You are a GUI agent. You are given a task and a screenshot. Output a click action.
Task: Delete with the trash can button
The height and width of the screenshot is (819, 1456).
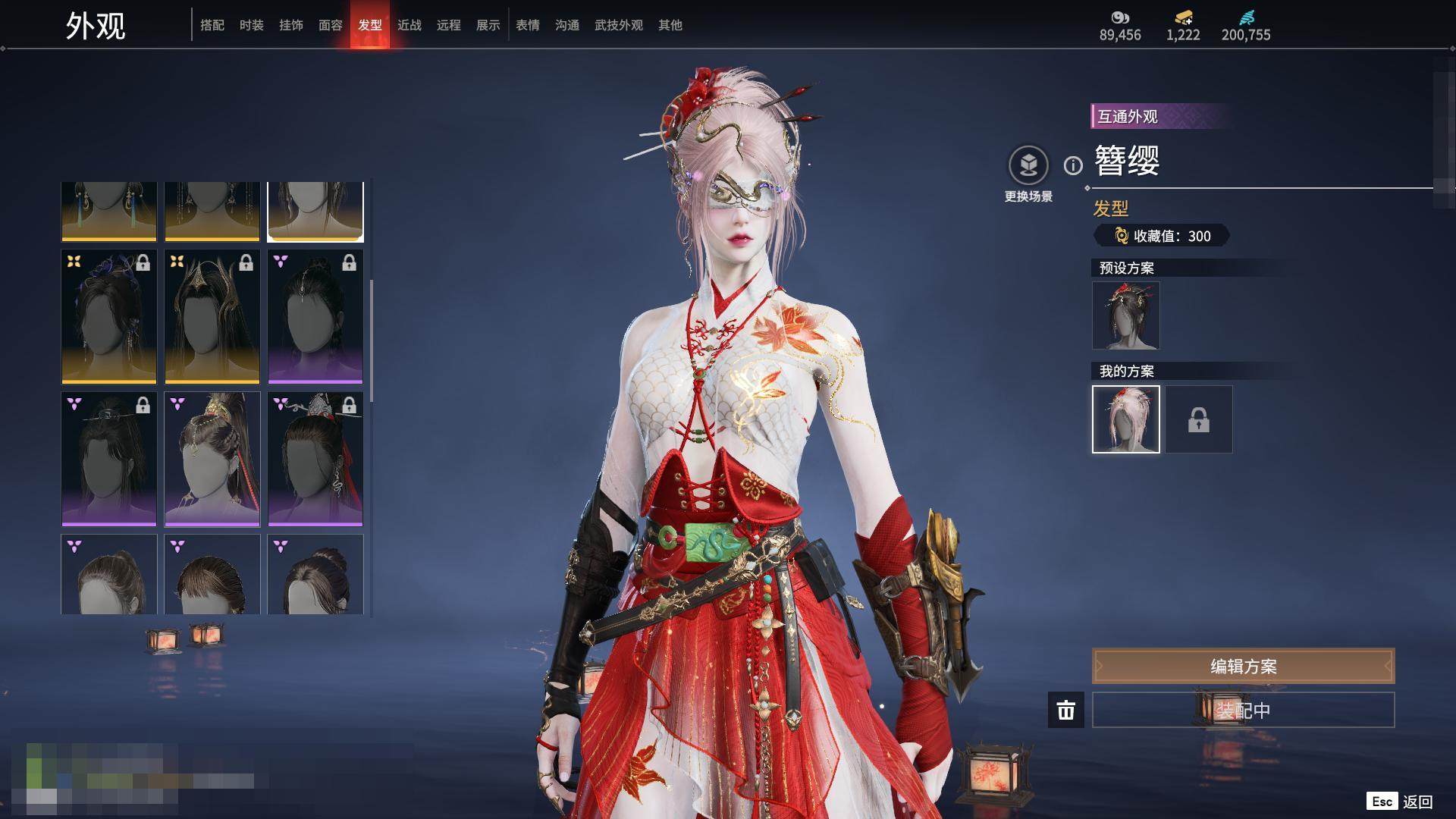point(1066,710)
